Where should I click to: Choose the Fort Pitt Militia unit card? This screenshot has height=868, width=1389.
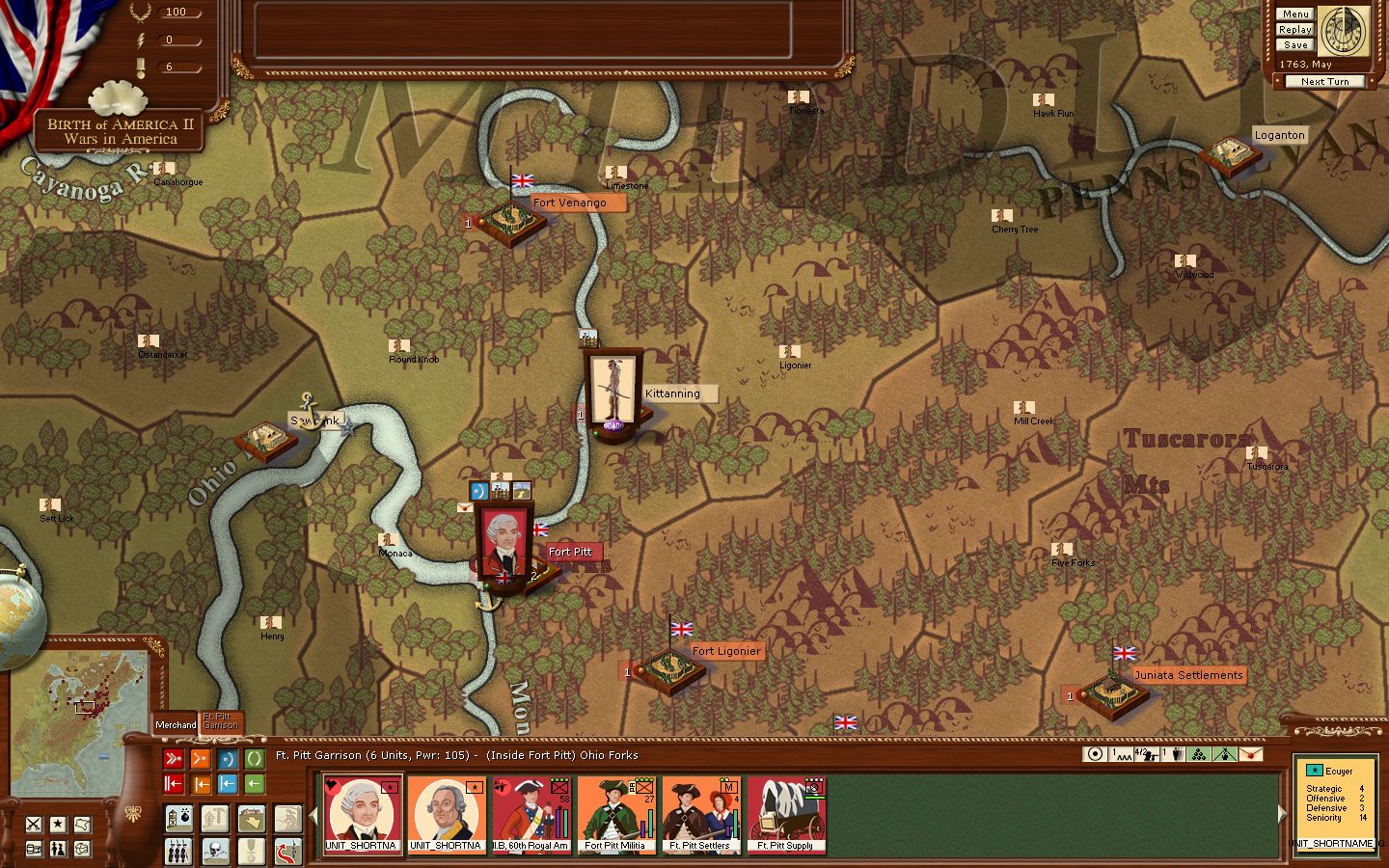(615, 815)
